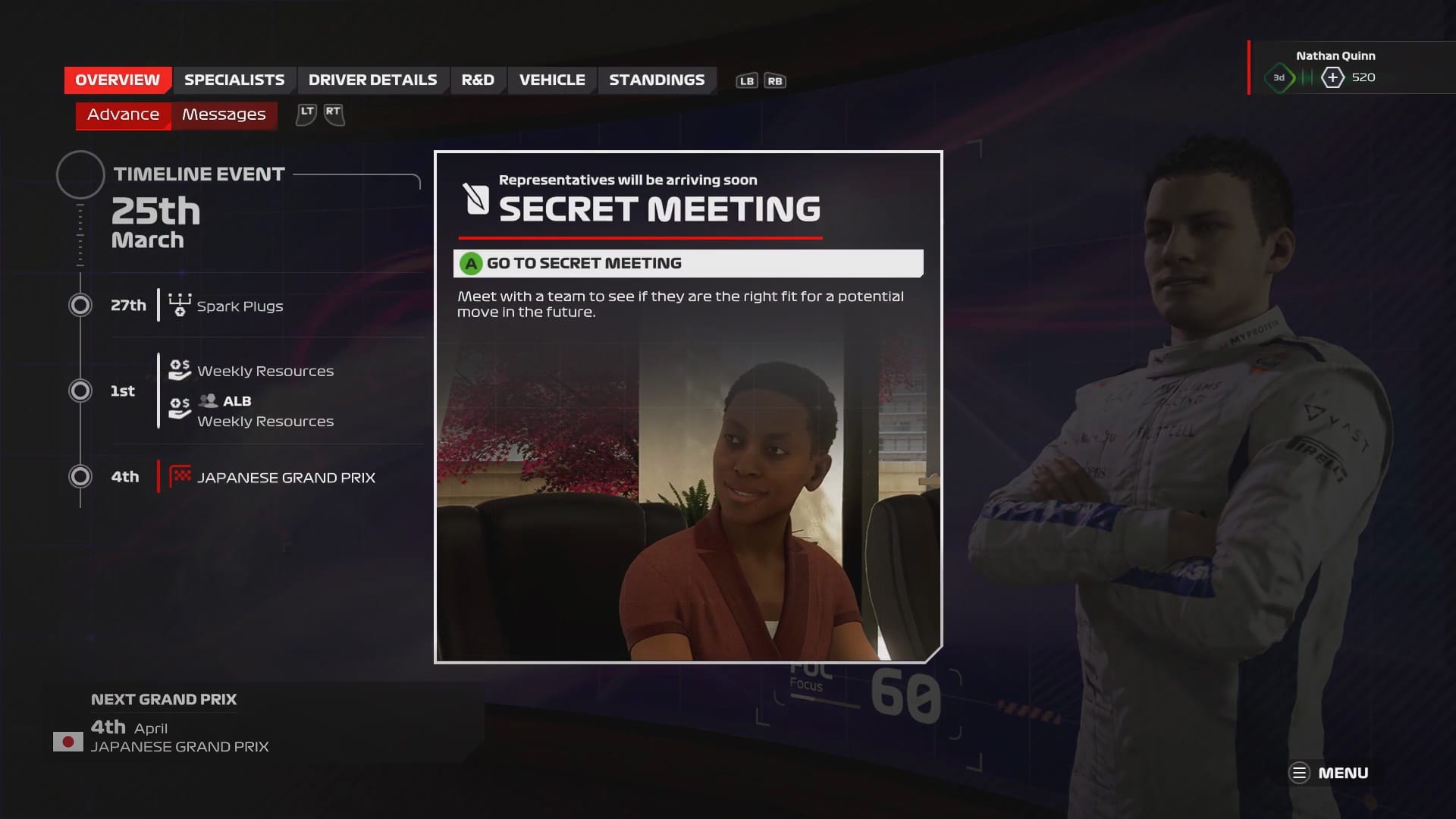The image size is (1456, 819).
Task: Click the Nathan Quinn profile panel
Action: coord(1335,67)
